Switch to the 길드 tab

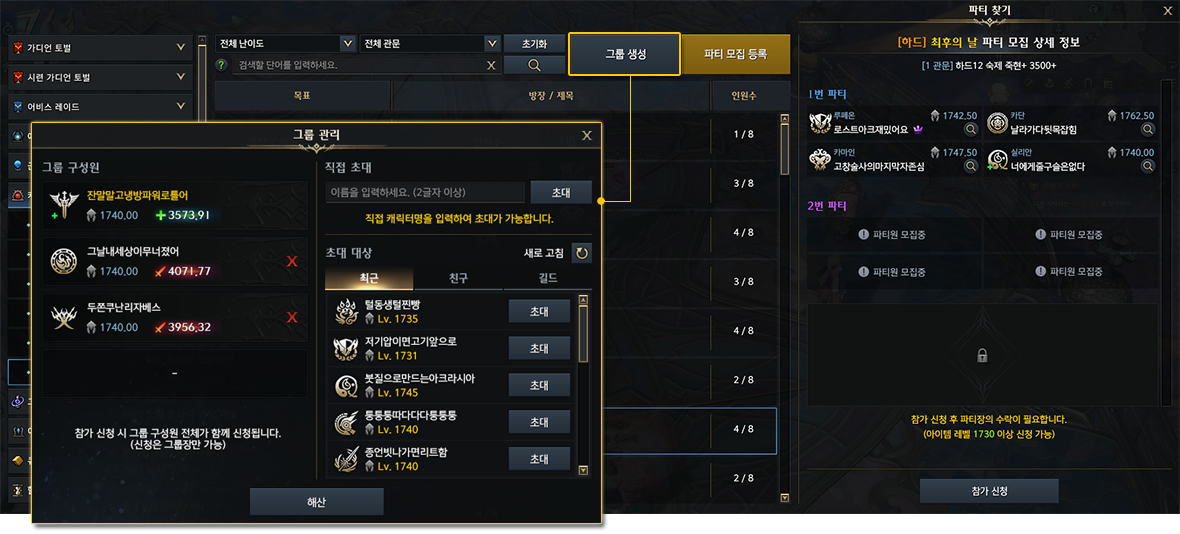click(548, 278)
